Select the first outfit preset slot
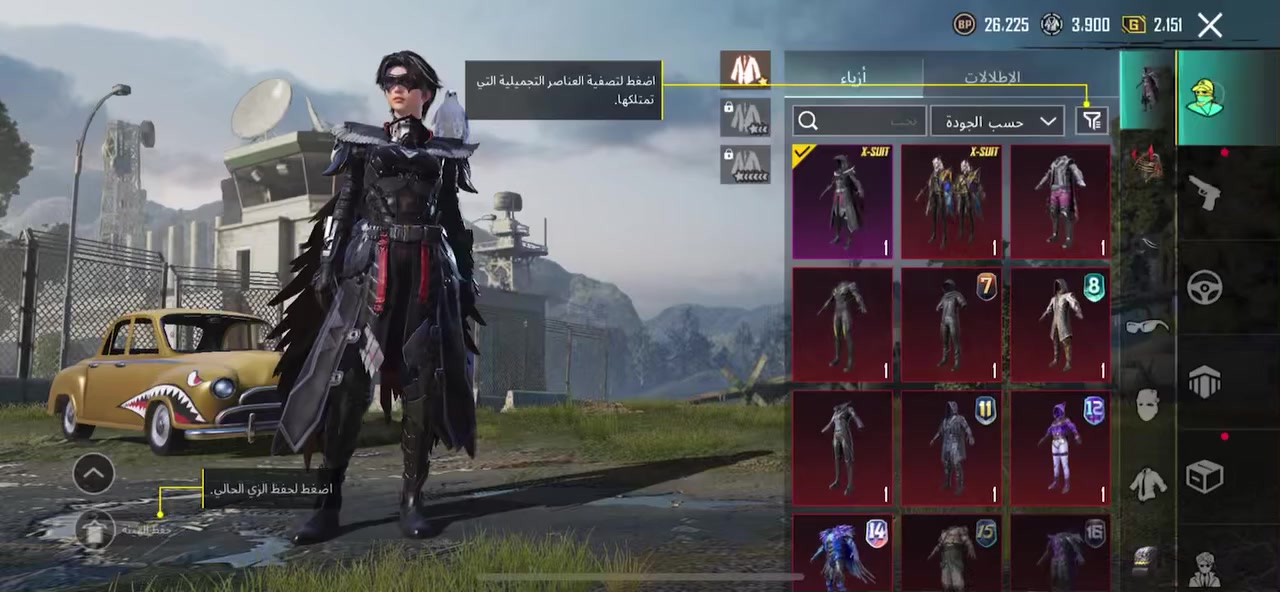Image resolution: width=1280 pixels, height=592 pixels. [x=745, y=70]
